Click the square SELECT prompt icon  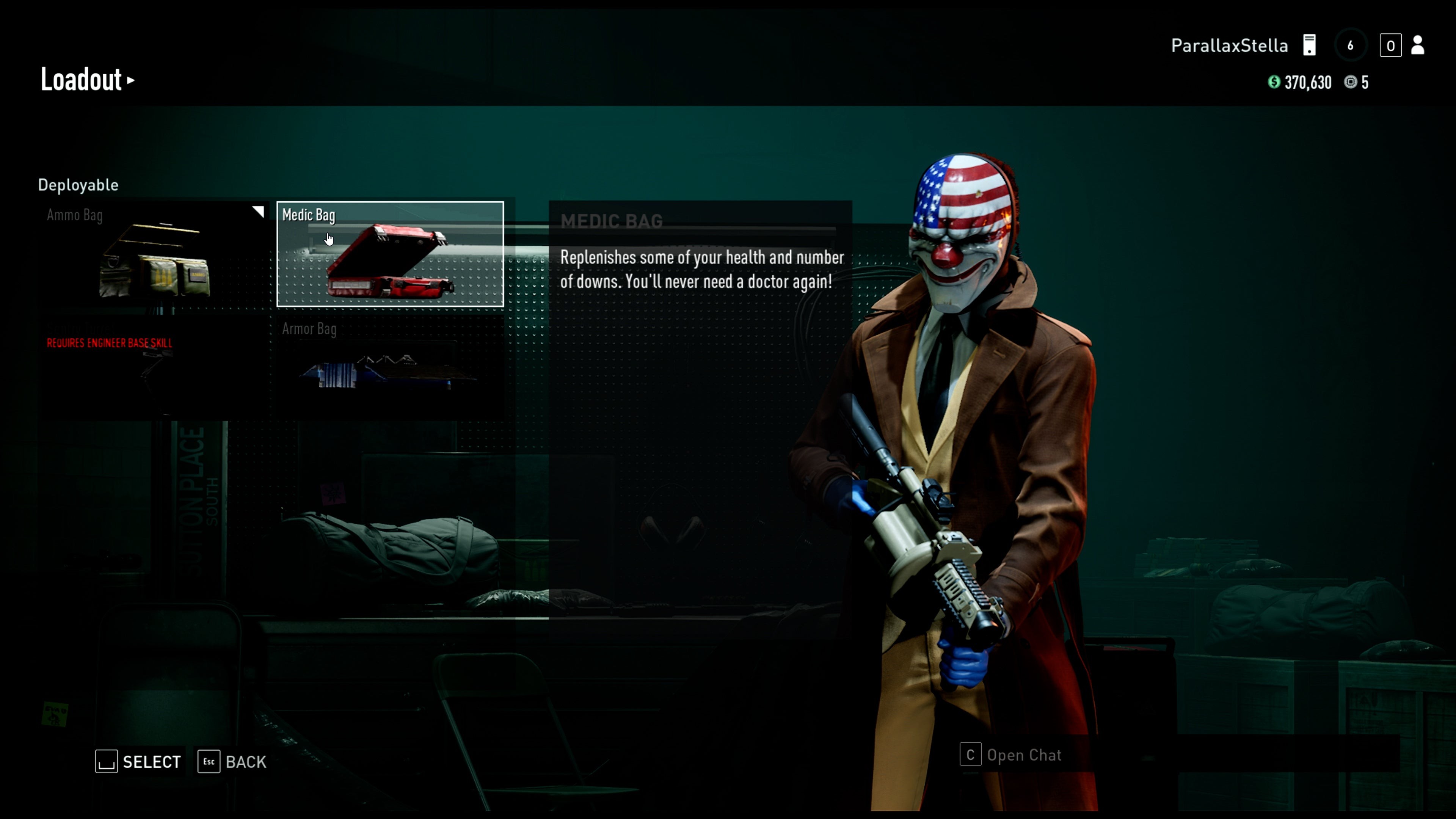107,761
